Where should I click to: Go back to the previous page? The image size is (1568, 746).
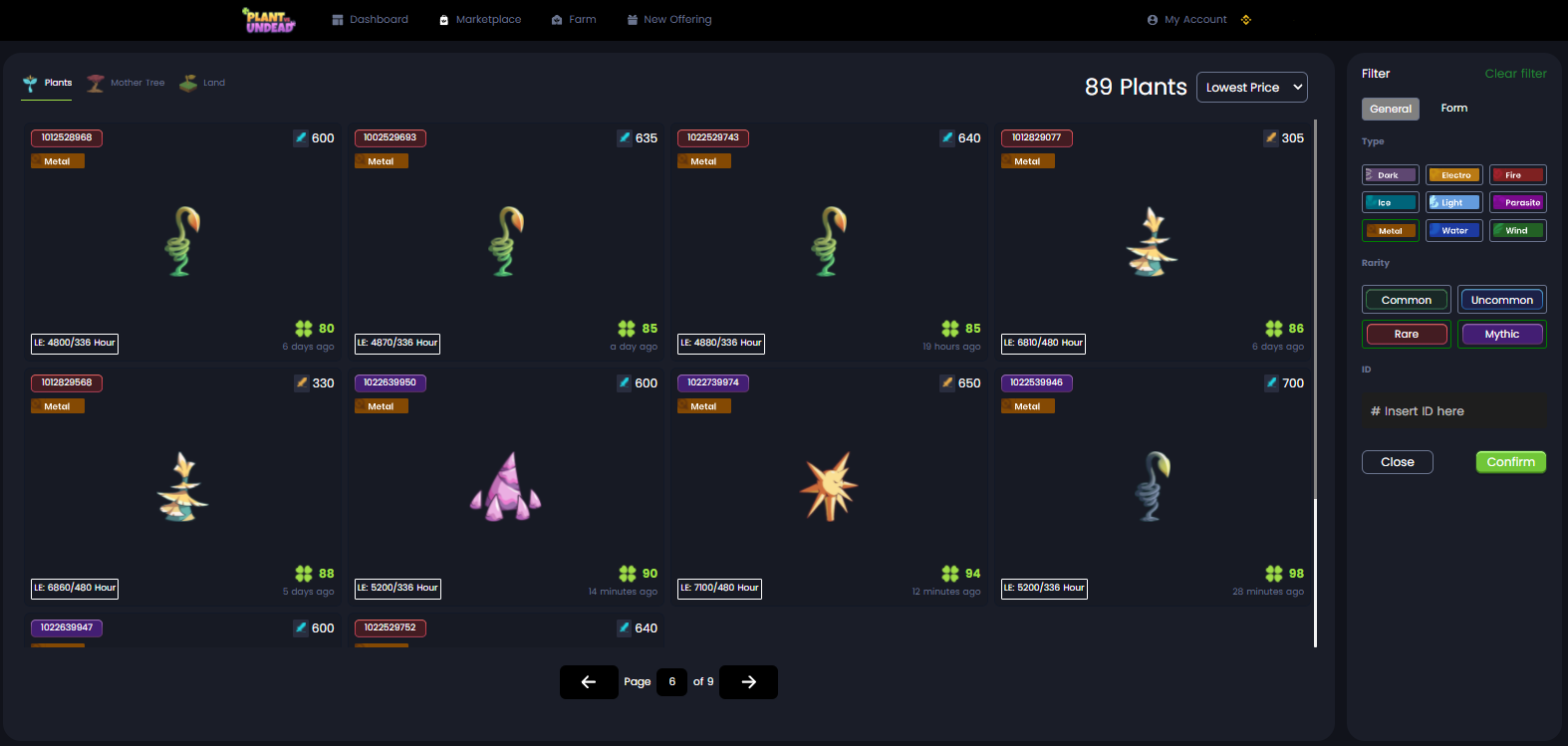(589, 682)
